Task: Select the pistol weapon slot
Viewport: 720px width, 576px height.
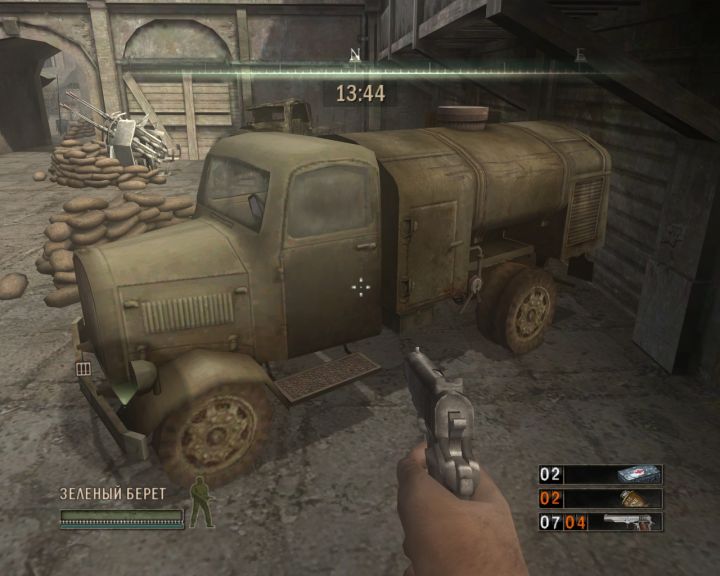Action: pyautogui.click(x=601, y=521)
